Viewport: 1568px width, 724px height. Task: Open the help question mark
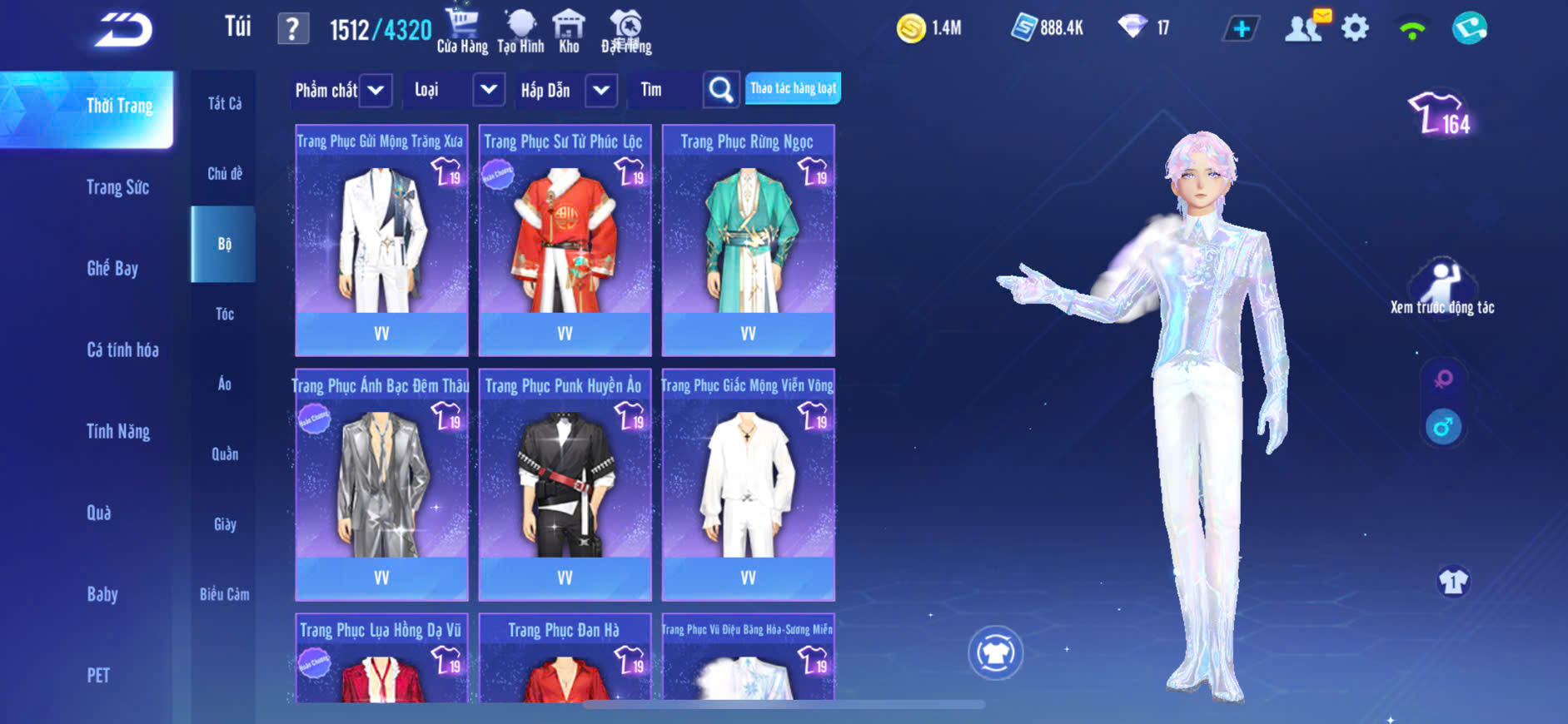pyautogui.click(x=292, y=30)
